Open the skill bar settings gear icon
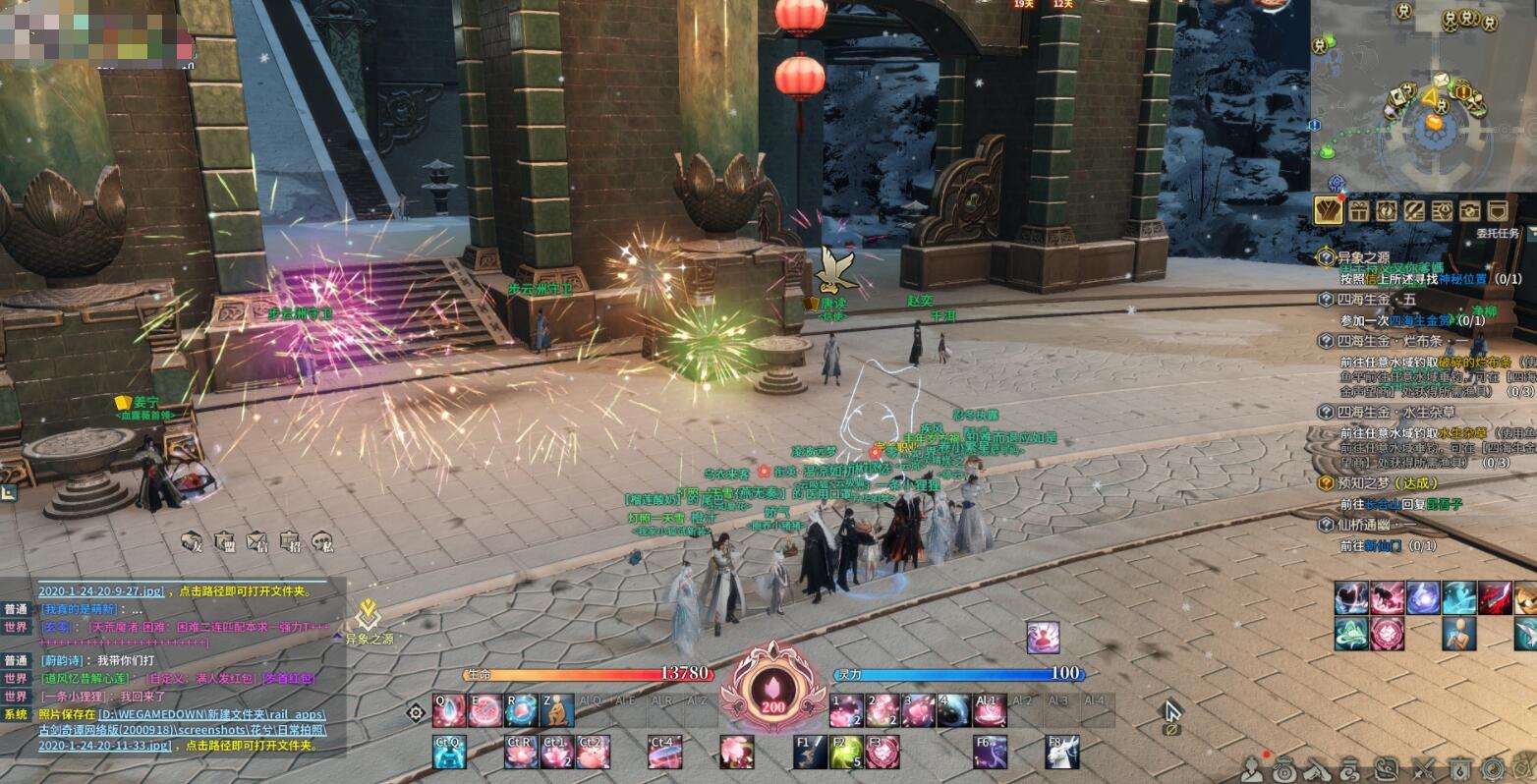 416,711
